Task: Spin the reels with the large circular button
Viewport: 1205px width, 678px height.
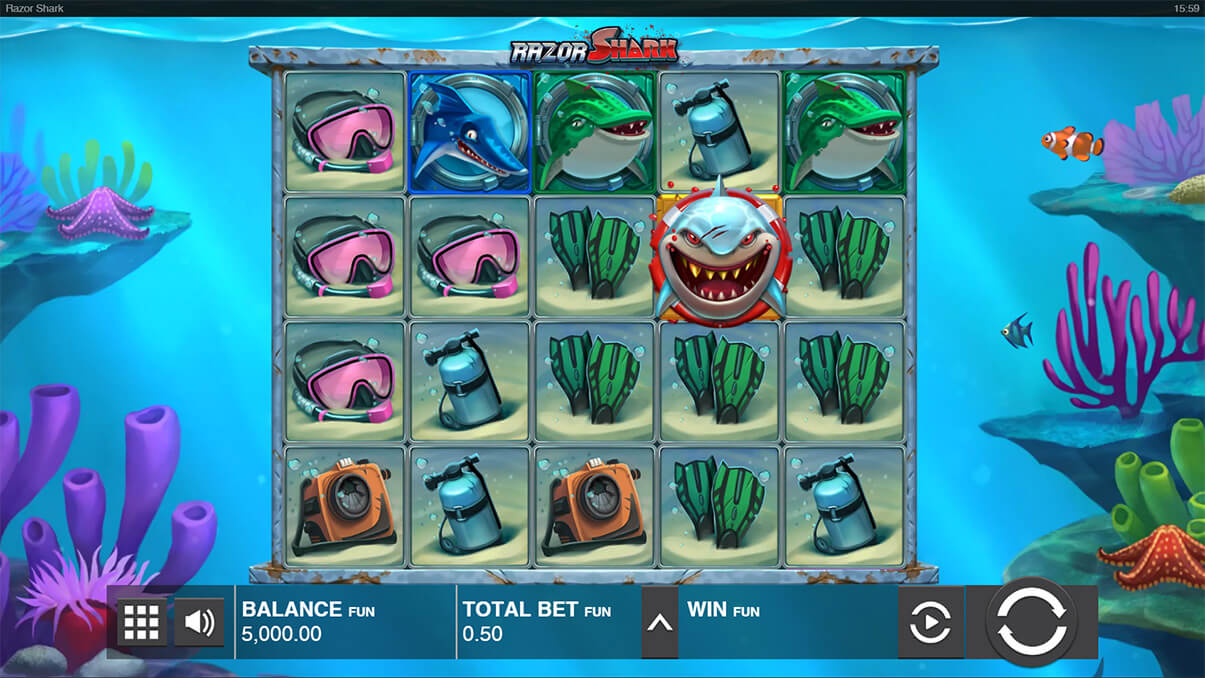Action: (1032, 621)
